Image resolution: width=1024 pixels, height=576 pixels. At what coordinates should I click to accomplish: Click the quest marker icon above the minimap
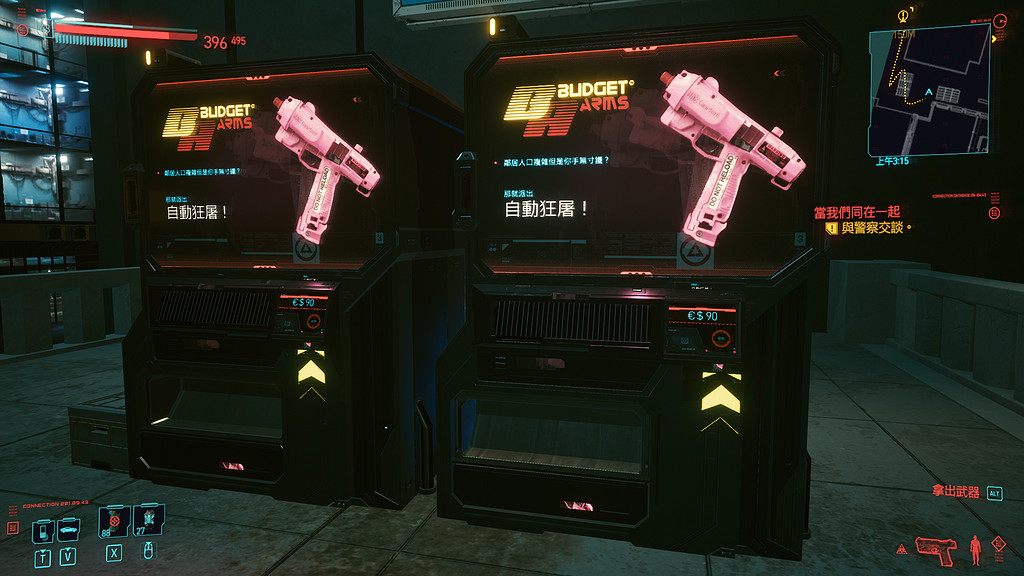coord(905,15)
